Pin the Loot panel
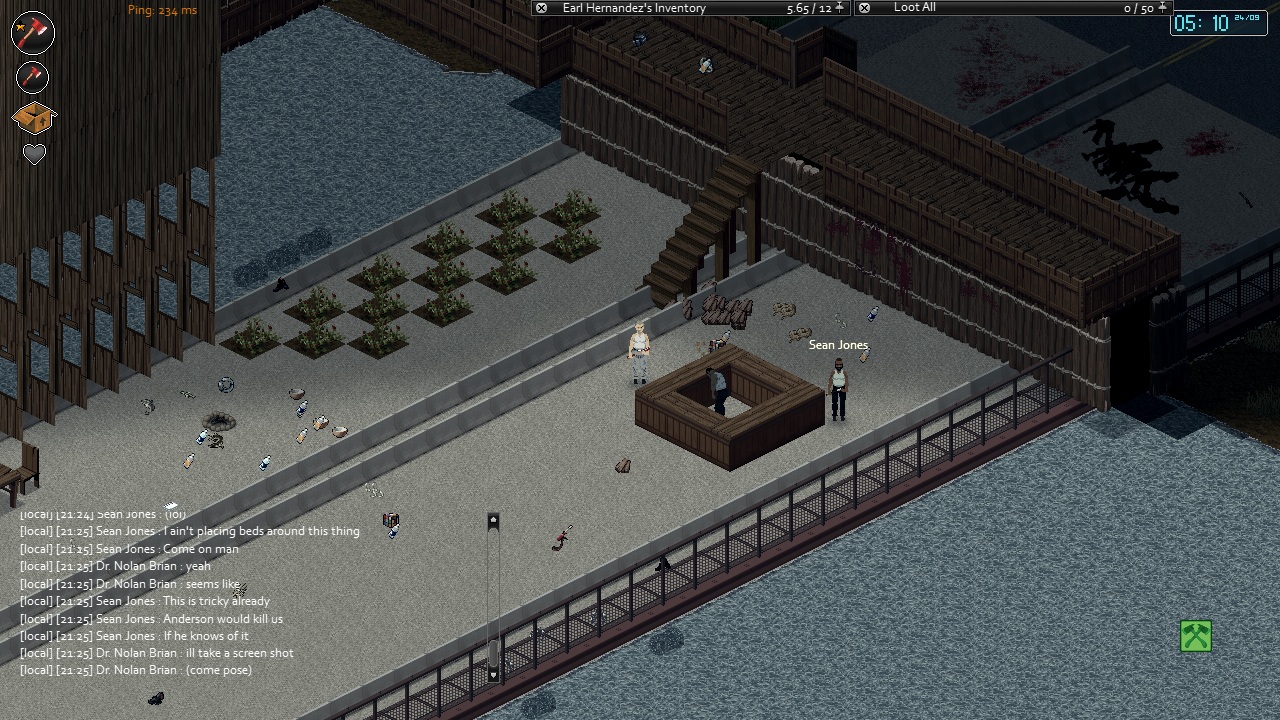This screenshot has width=1280, height=720. coord(1162,8)
